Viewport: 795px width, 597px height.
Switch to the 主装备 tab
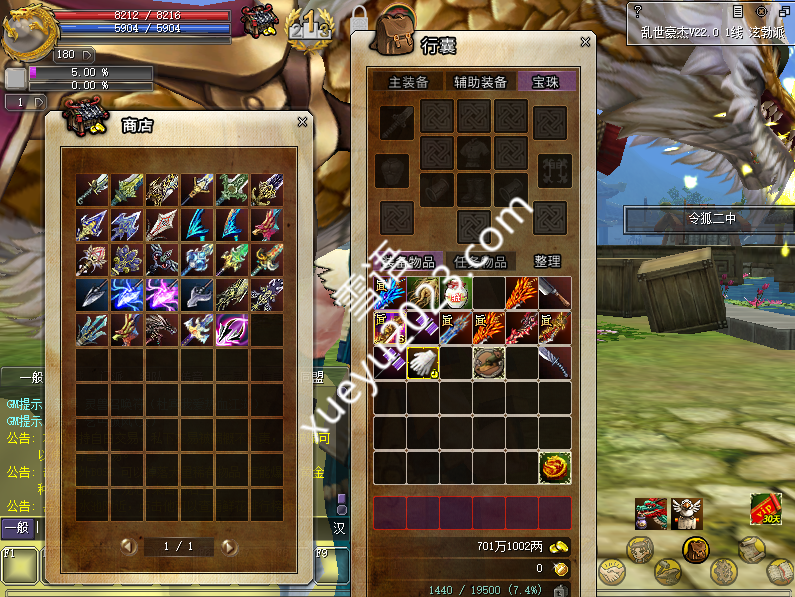(408, 82)
